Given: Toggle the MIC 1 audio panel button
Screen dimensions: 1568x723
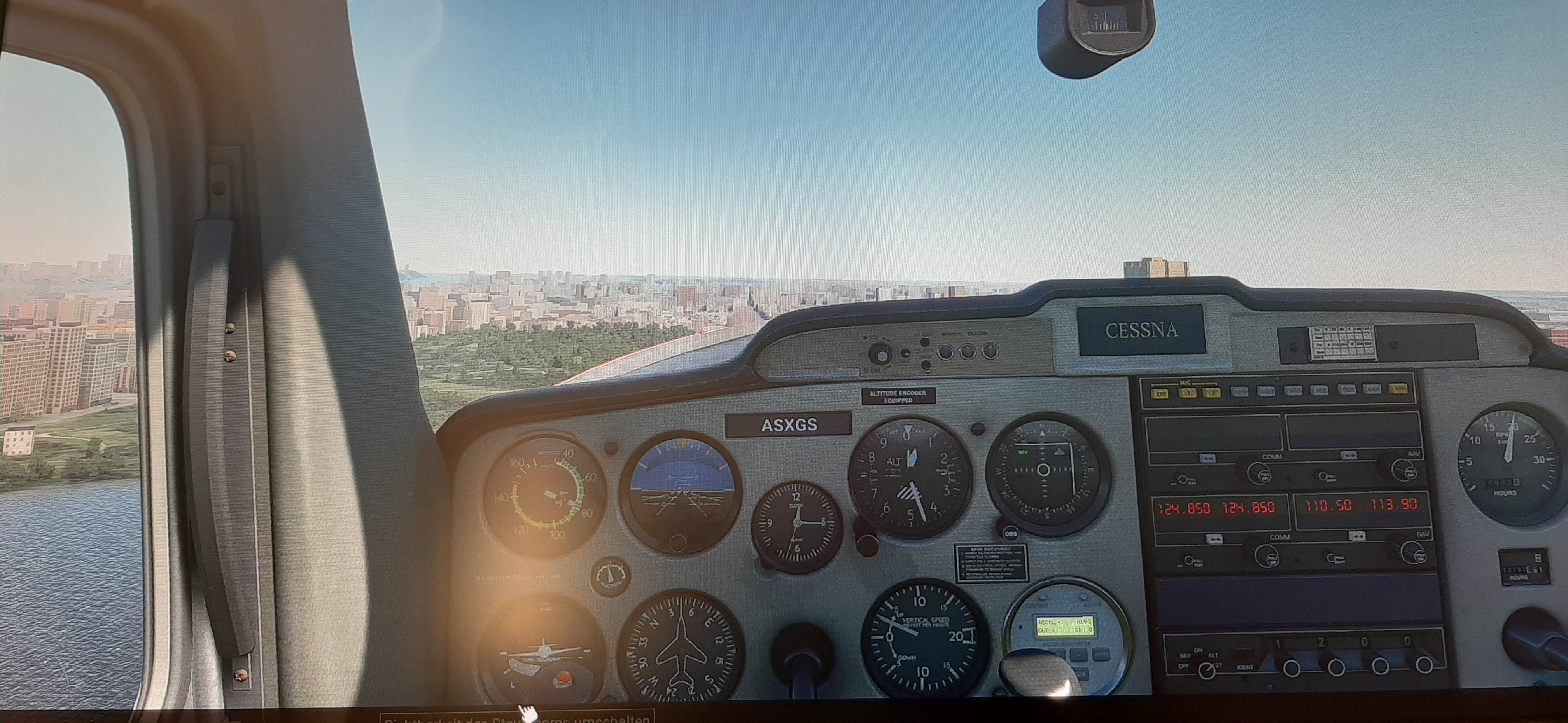Looking at the screenshot, I should pos(1188,394).
